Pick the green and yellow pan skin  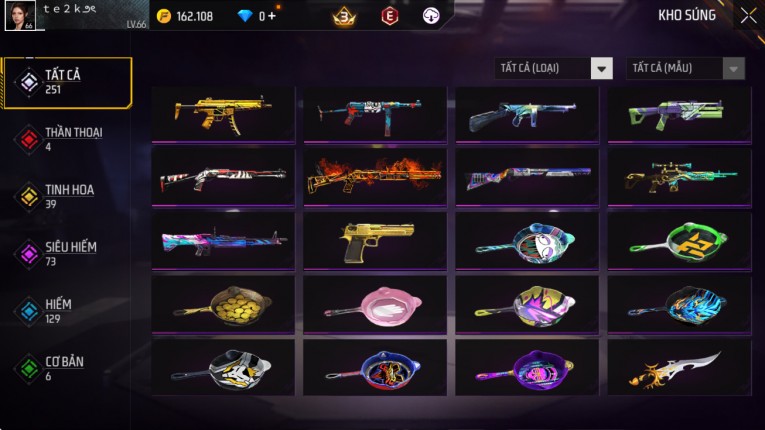coord(679,239)
